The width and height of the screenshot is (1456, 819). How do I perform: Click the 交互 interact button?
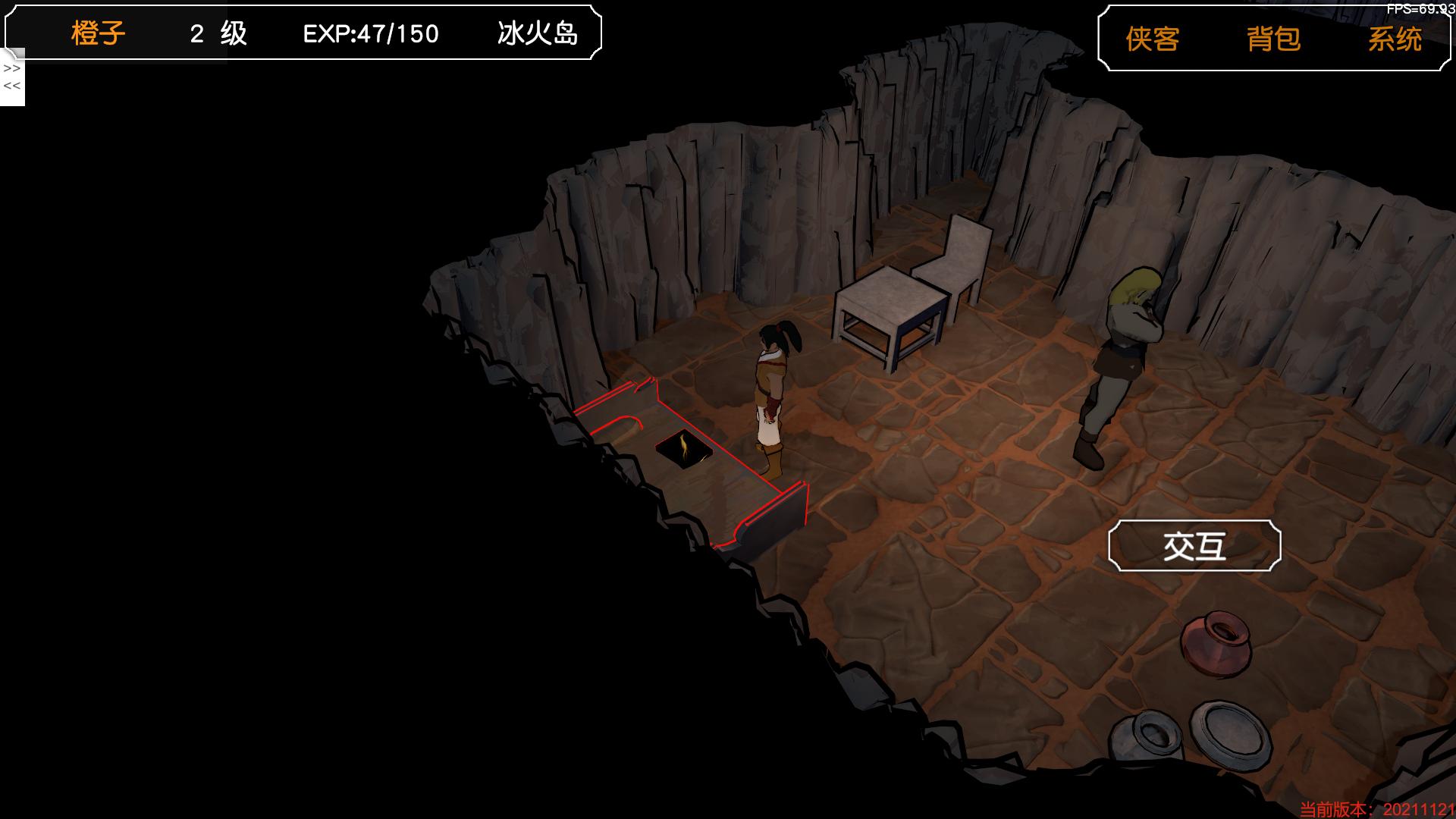coord(1194,546)
